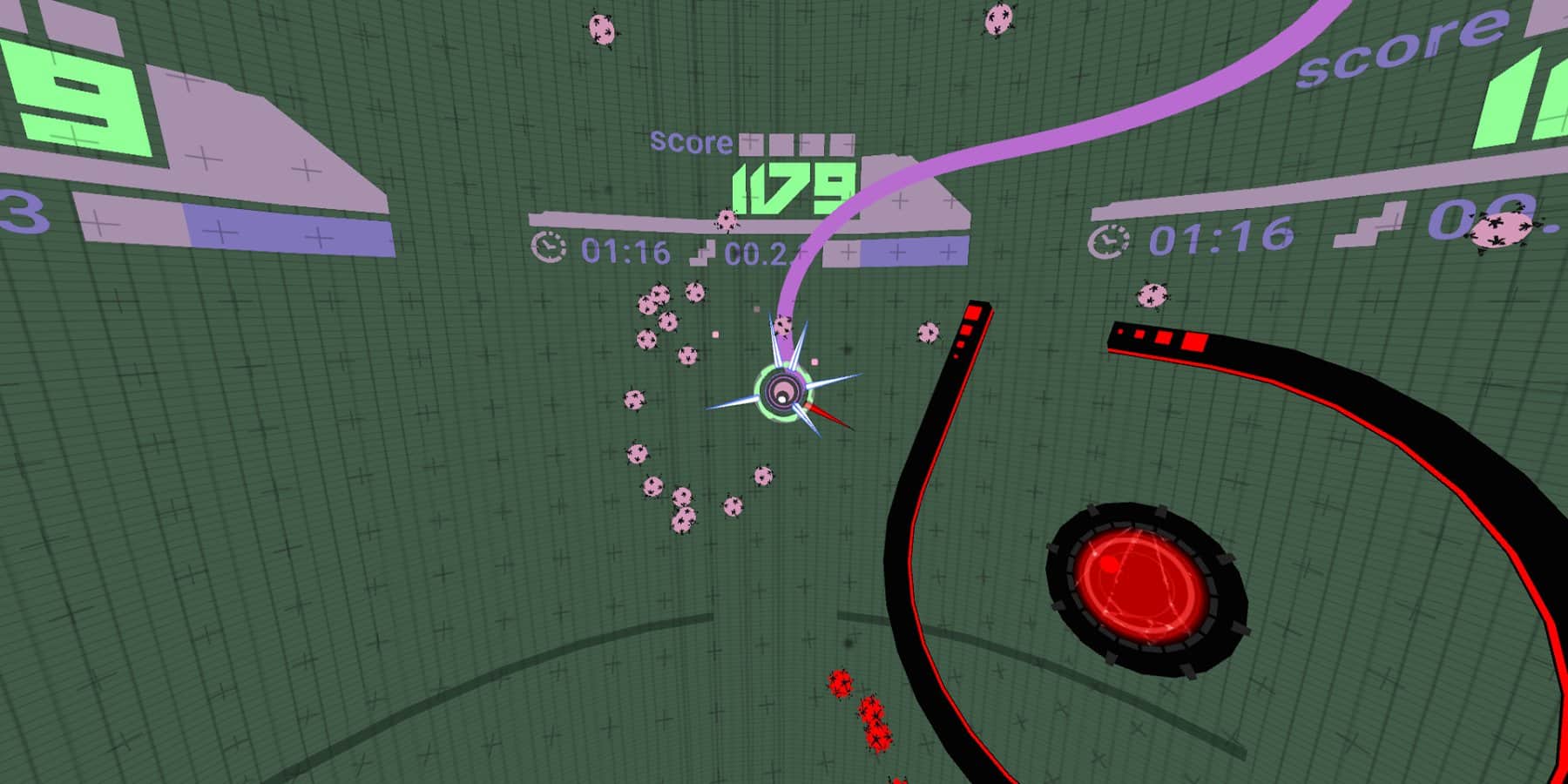Image resolution: width=1568 pixels, height=784 pixels.
Task: Toggle the first red segment on the left barrier
Action: point(973,312)
